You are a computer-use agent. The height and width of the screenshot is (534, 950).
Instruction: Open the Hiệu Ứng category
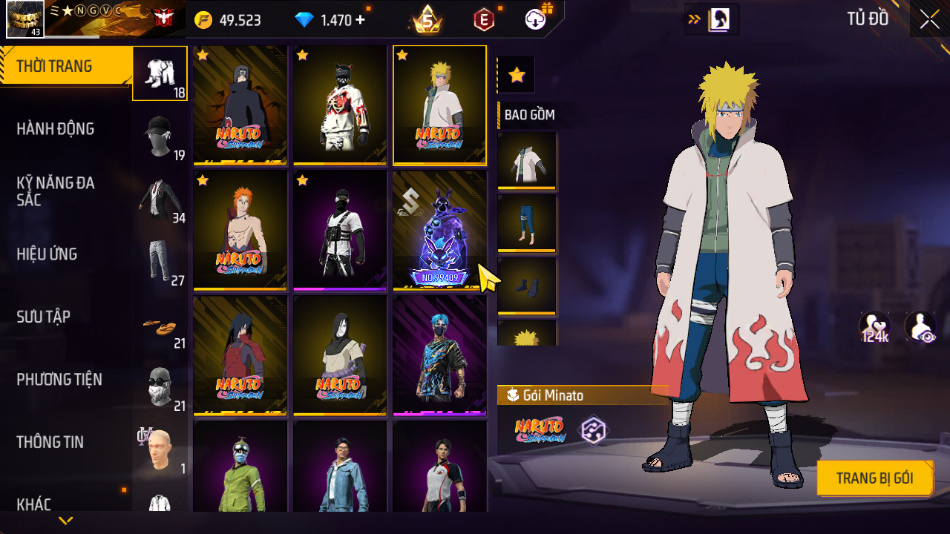tap(47, 254)
